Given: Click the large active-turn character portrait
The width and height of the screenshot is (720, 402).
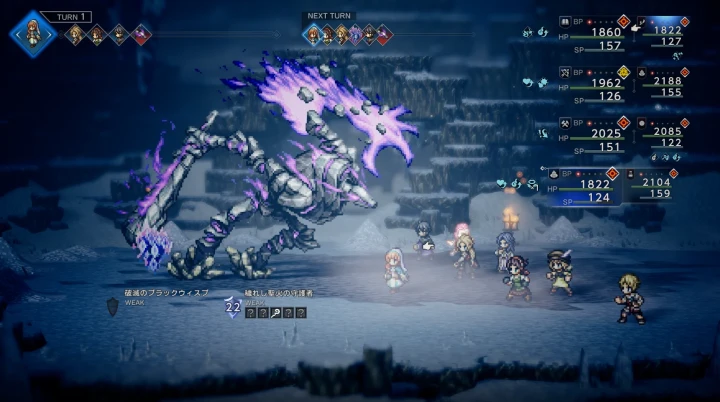Looking at the screenshot, I should [33, 32].
